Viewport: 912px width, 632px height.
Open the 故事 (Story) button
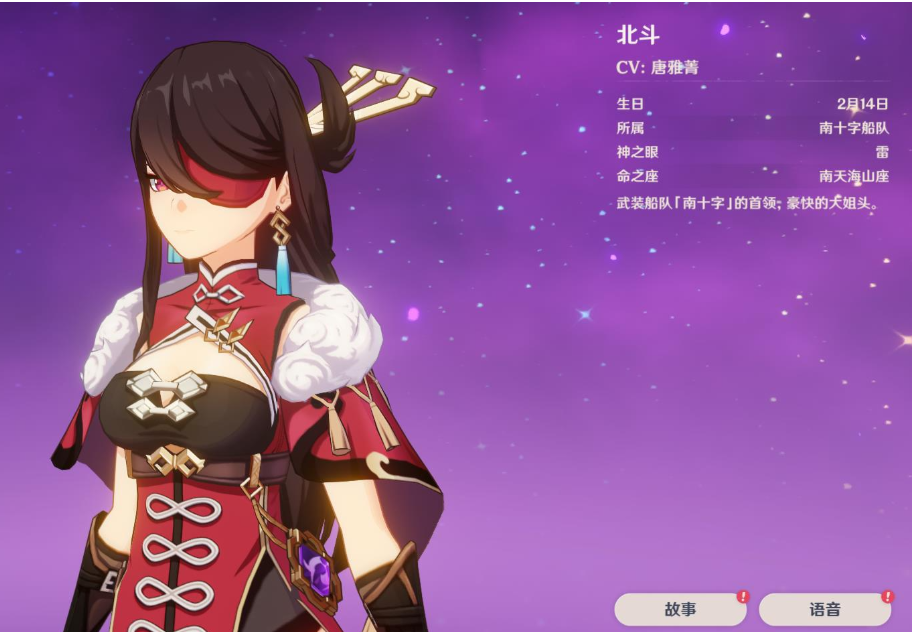point(681,609)
